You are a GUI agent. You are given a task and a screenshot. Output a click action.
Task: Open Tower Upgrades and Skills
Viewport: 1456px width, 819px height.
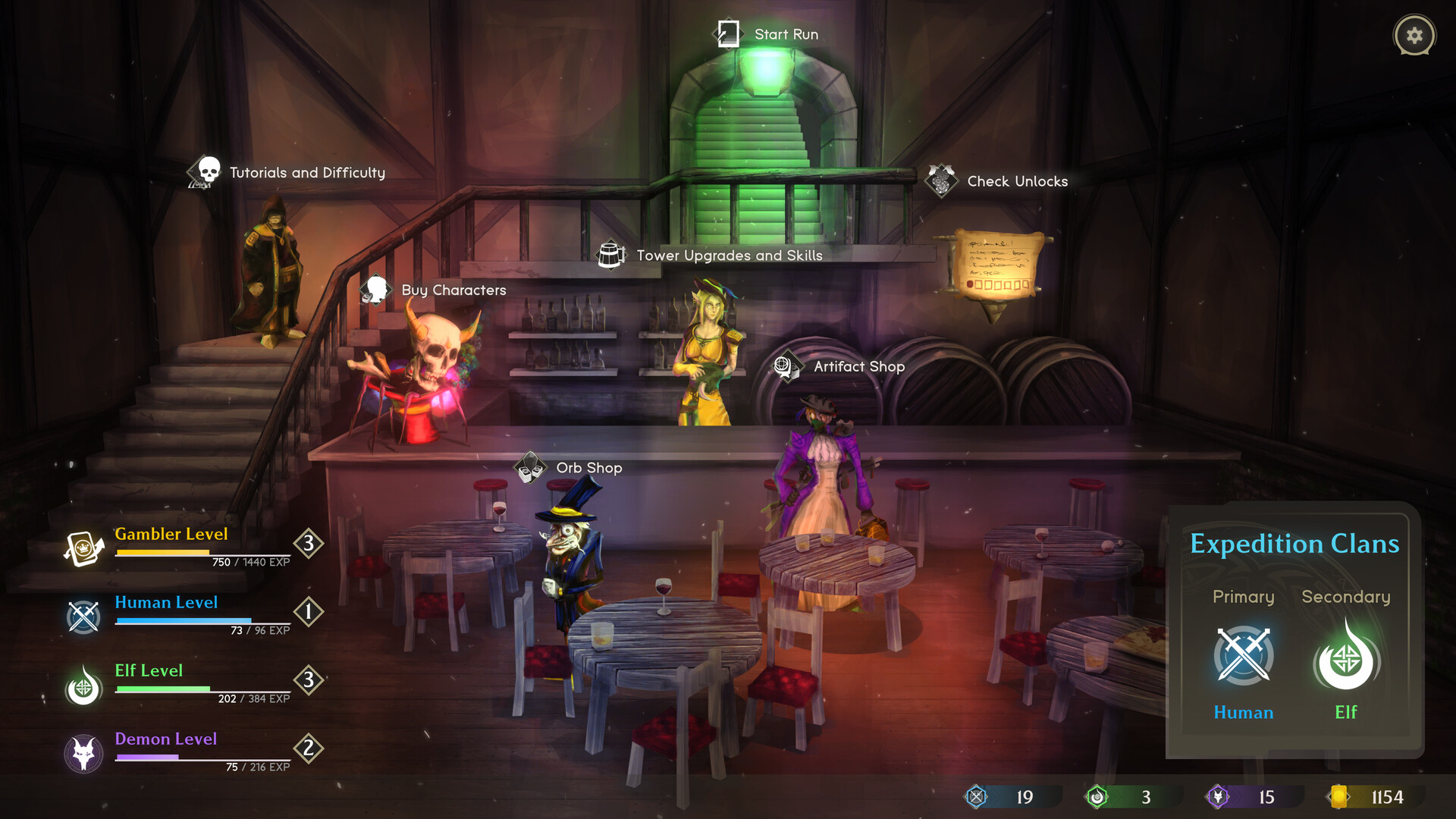click(x=728, y=256)
